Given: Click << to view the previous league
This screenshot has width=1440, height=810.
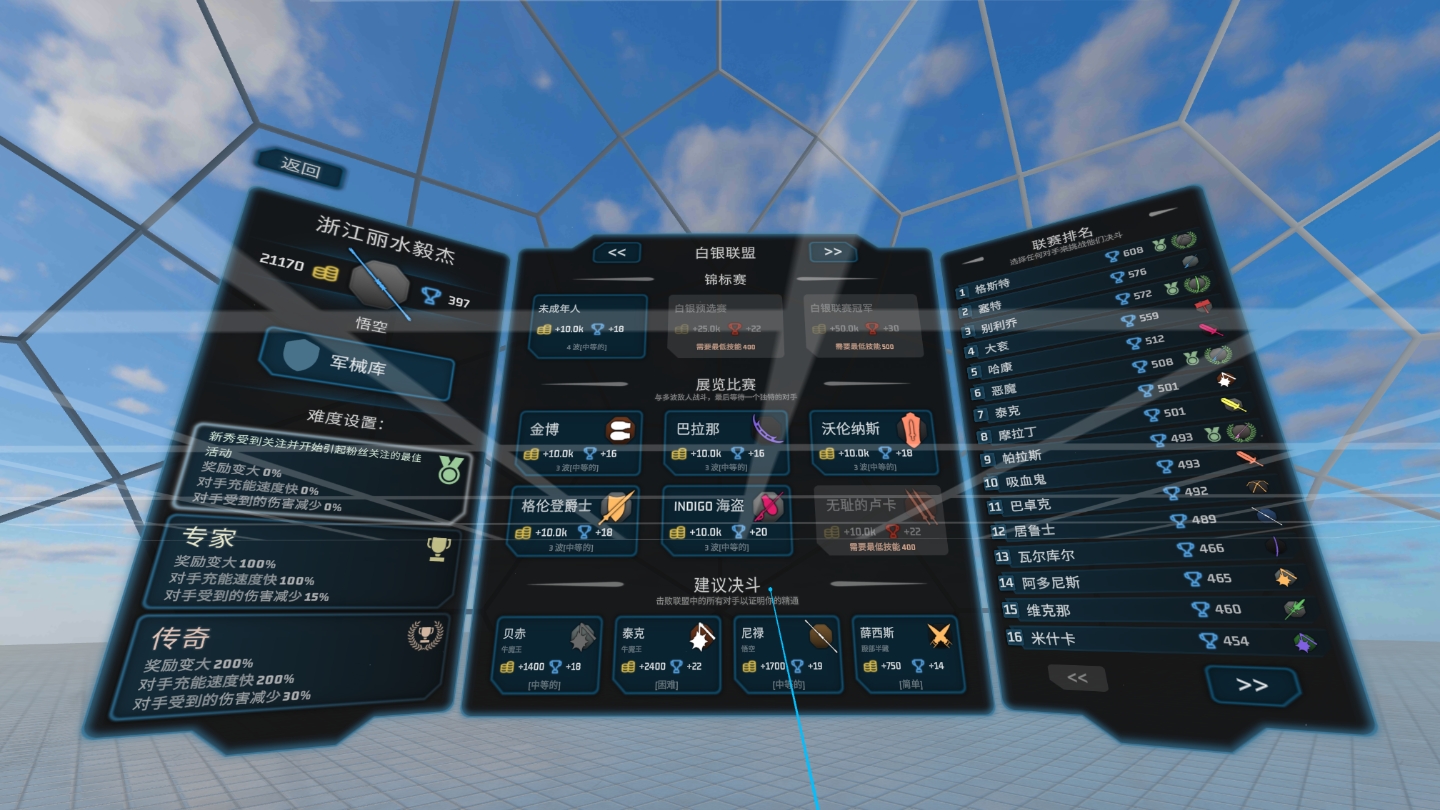Looking at the screenshot, I should [617, 252].
